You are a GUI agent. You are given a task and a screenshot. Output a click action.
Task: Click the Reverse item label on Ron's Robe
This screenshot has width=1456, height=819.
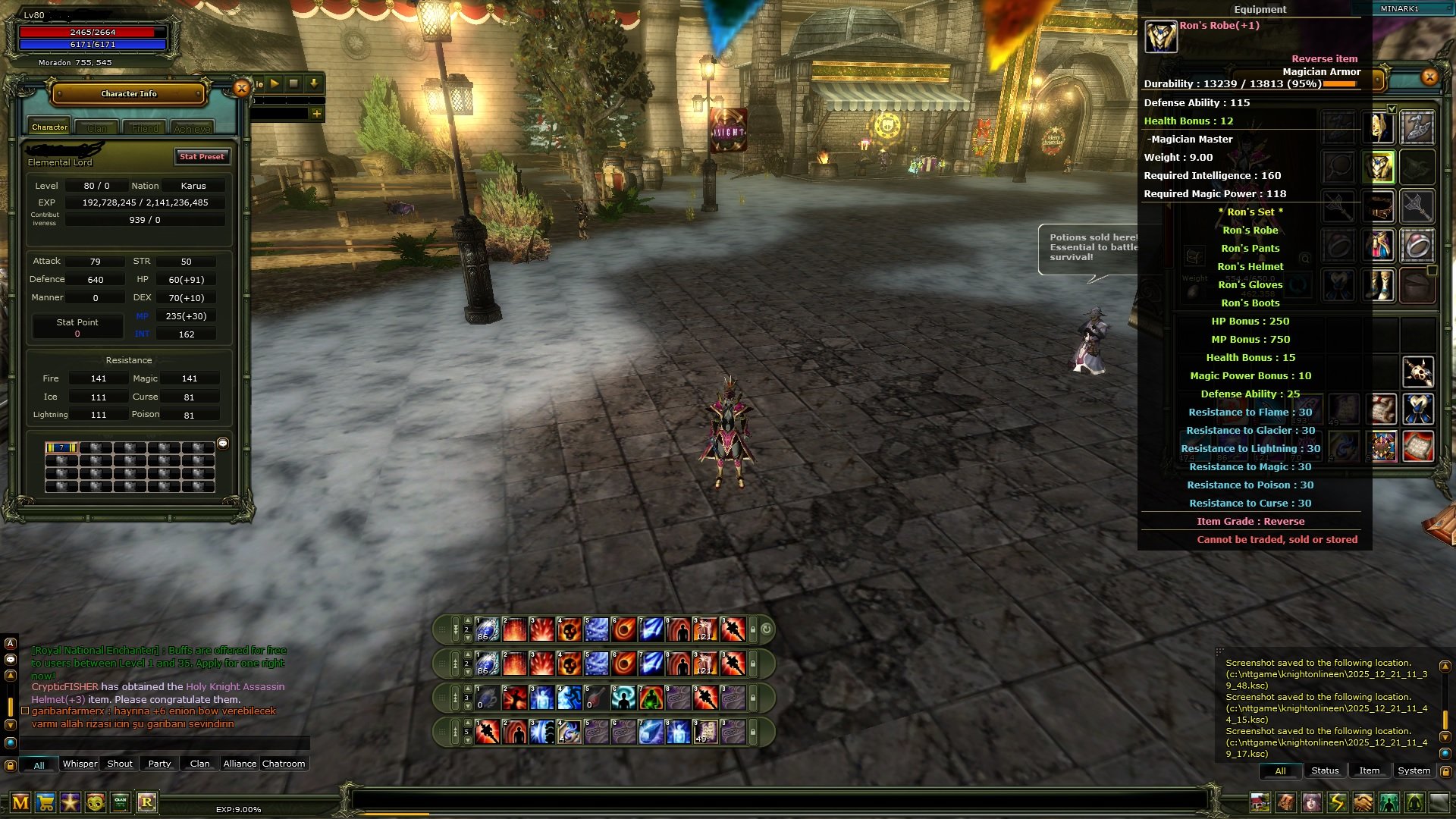coord(1324,58)
